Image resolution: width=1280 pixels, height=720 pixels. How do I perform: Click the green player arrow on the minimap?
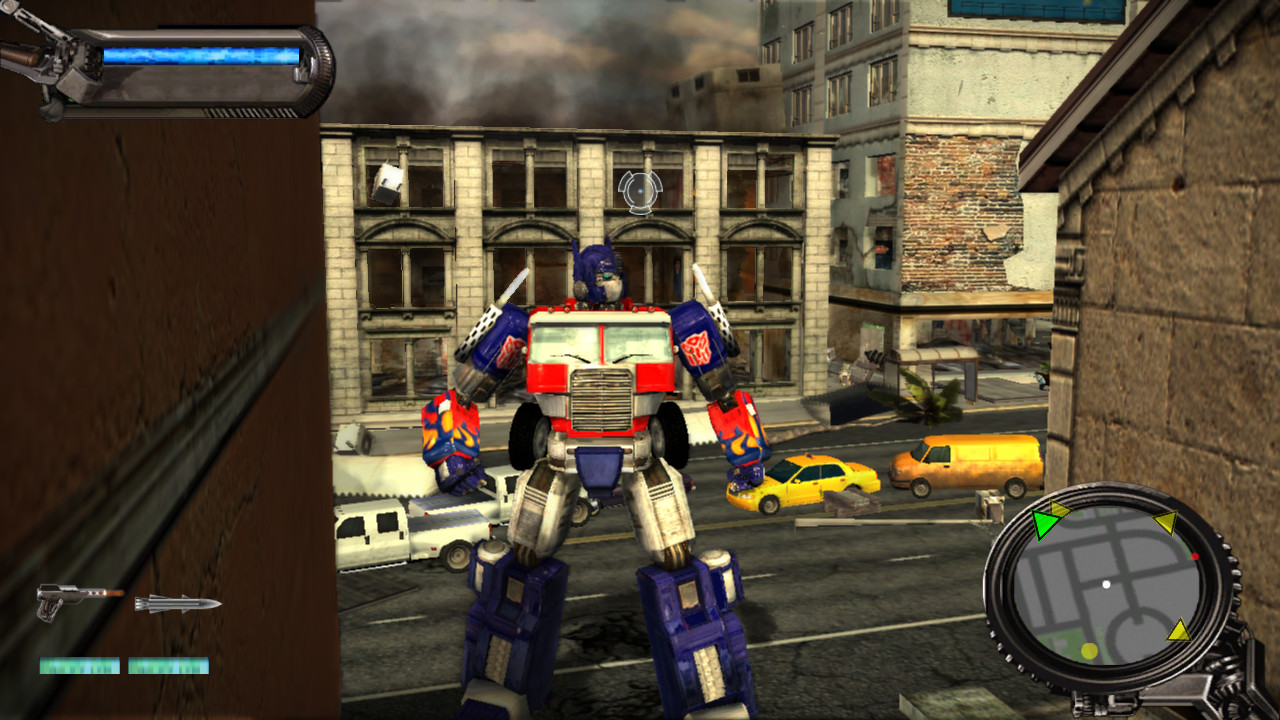point(1047,523)
